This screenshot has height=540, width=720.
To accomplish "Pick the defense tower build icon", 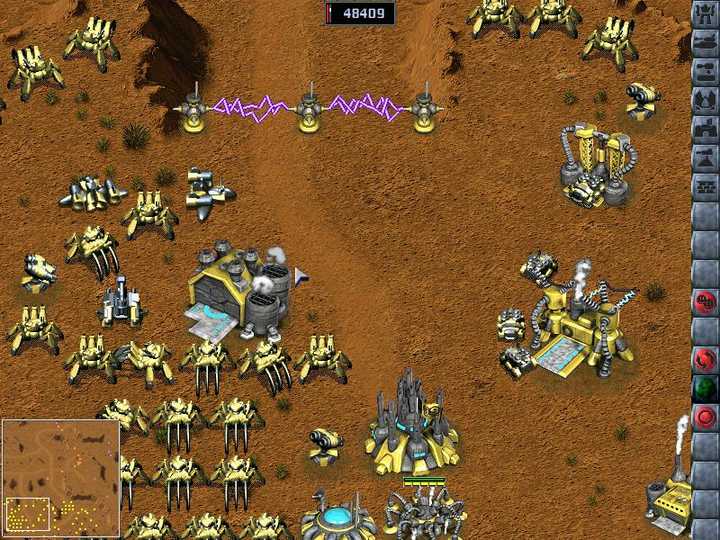I will pos(706,158).
